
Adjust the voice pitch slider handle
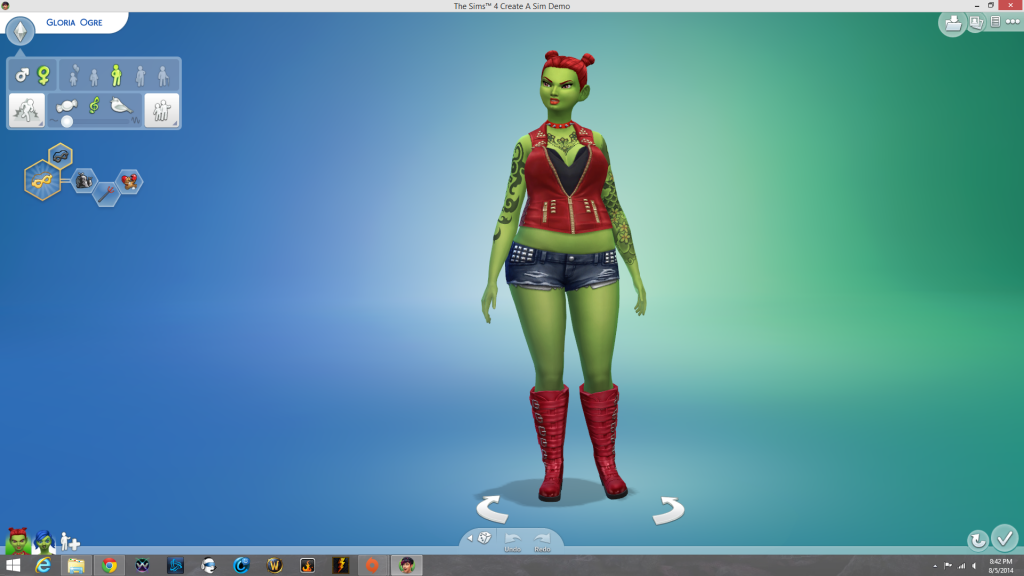click(x=67, y=121)
